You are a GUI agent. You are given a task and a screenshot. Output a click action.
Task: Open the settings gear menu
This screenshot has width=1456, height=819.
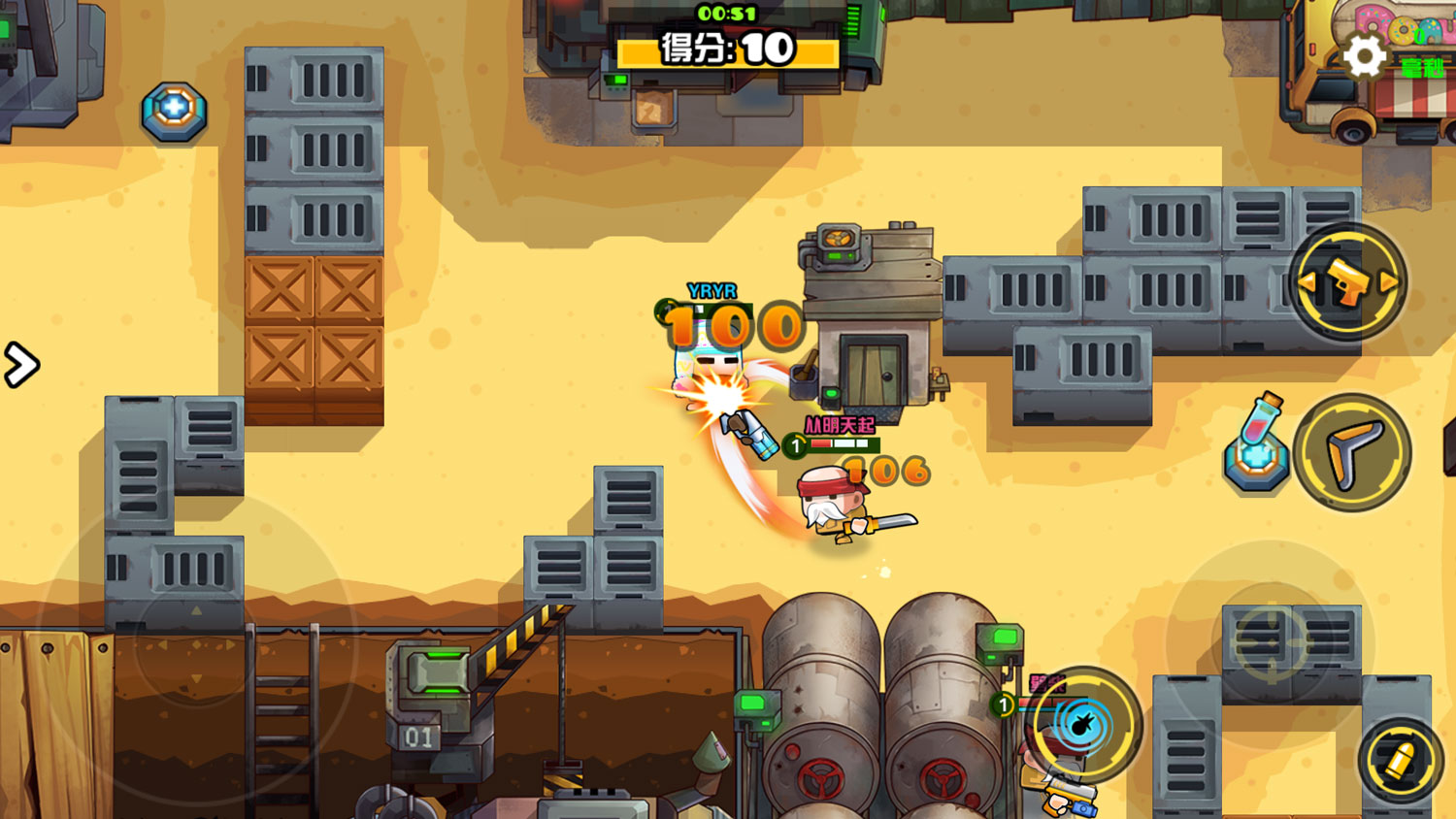click(x=1364, y=56)
